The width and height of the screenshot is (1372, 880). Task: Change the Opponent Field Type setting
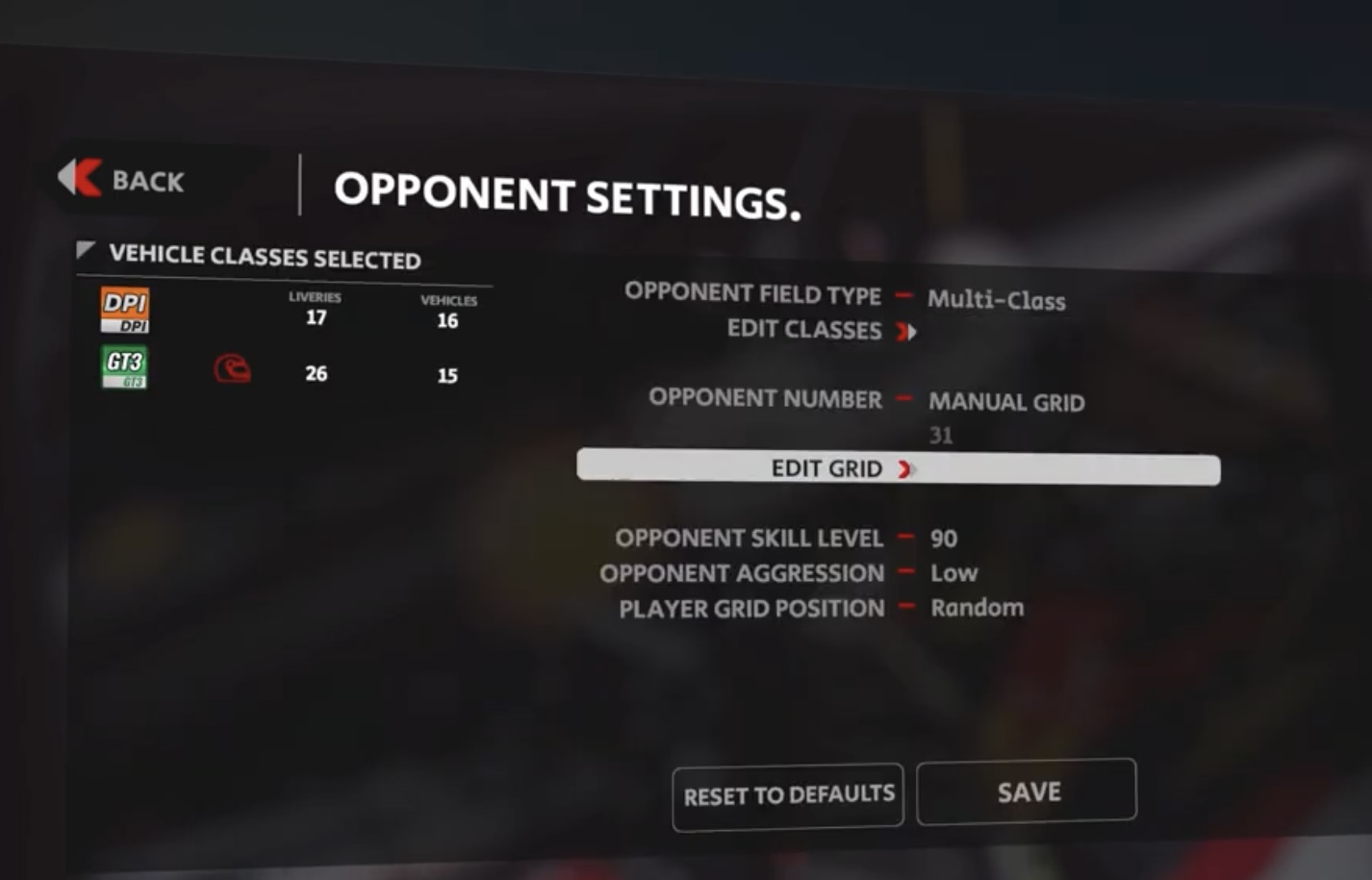click(x=996, y=300)
